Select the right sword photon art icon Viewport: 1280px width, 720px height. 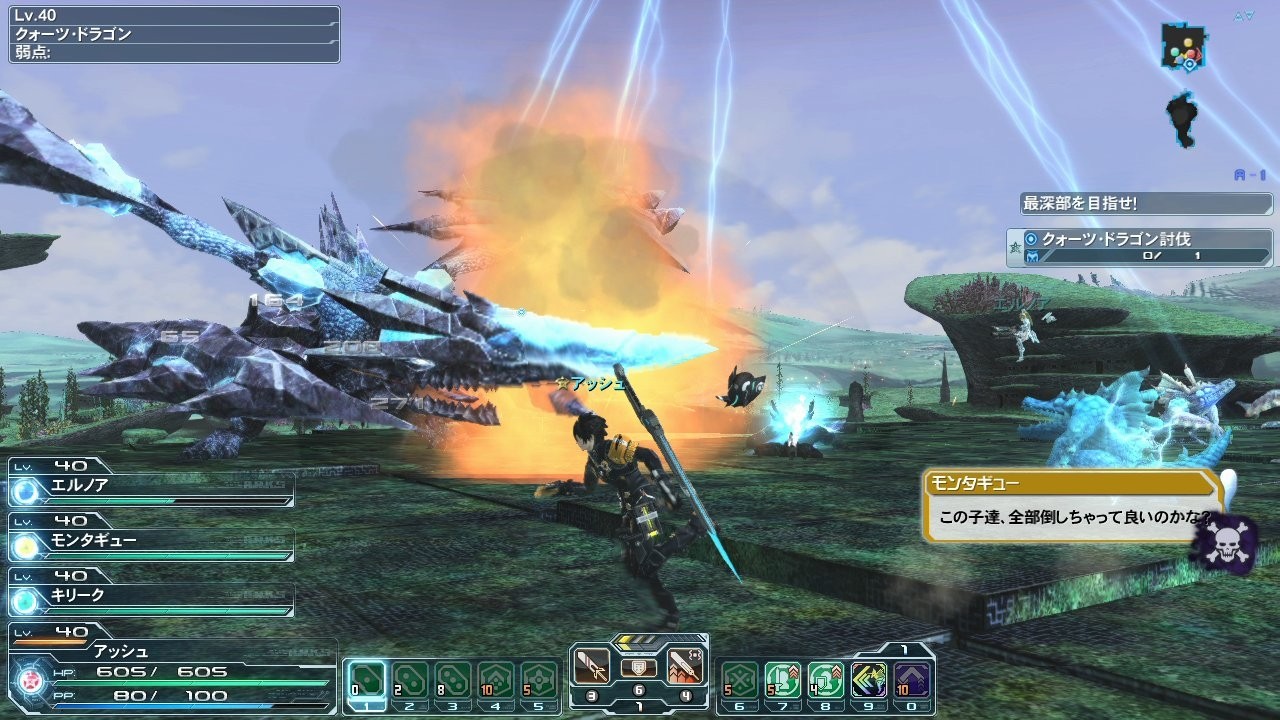click(685, 665)
